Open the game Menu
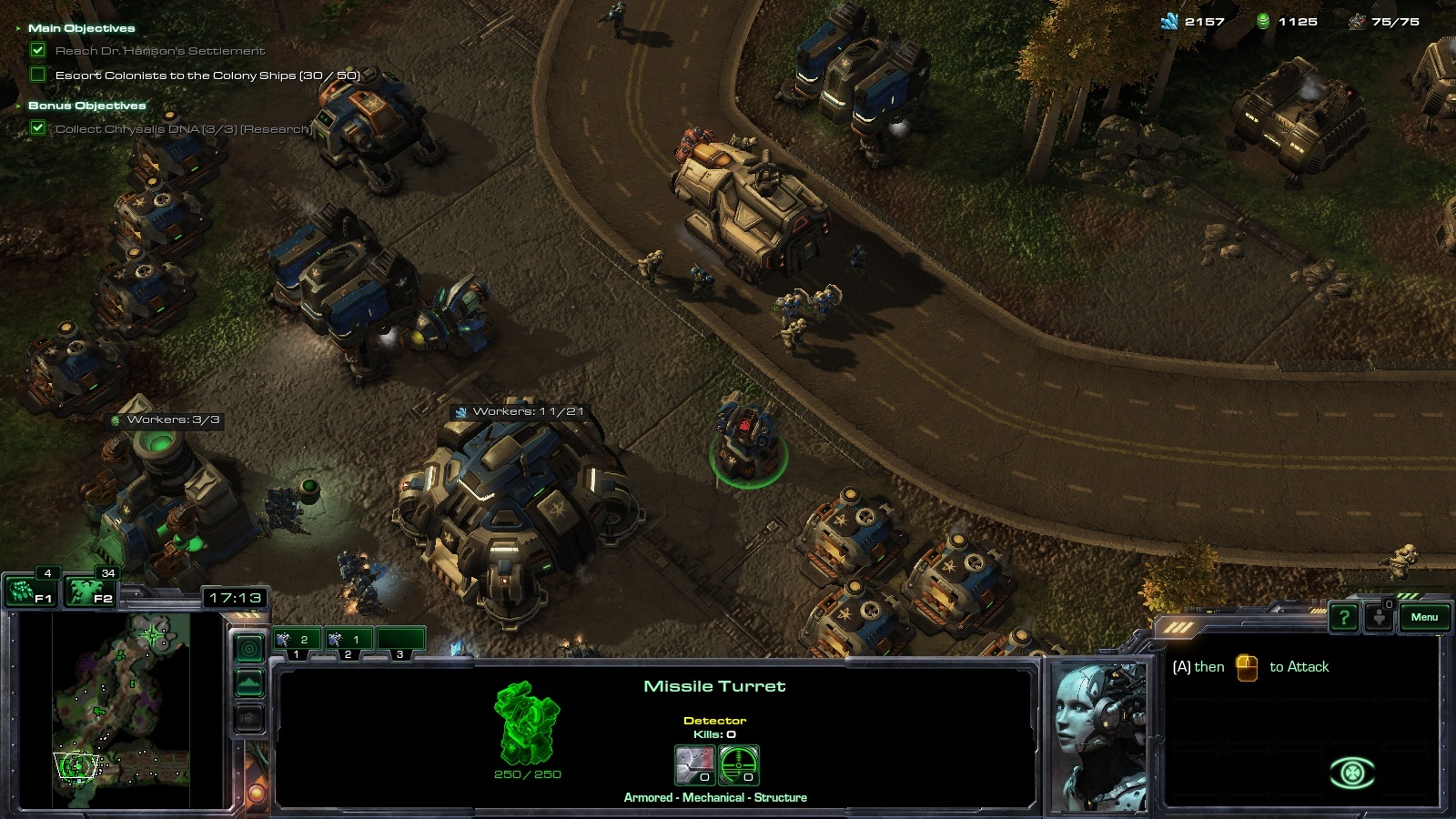1456x819 pixels. [1424, 617]
